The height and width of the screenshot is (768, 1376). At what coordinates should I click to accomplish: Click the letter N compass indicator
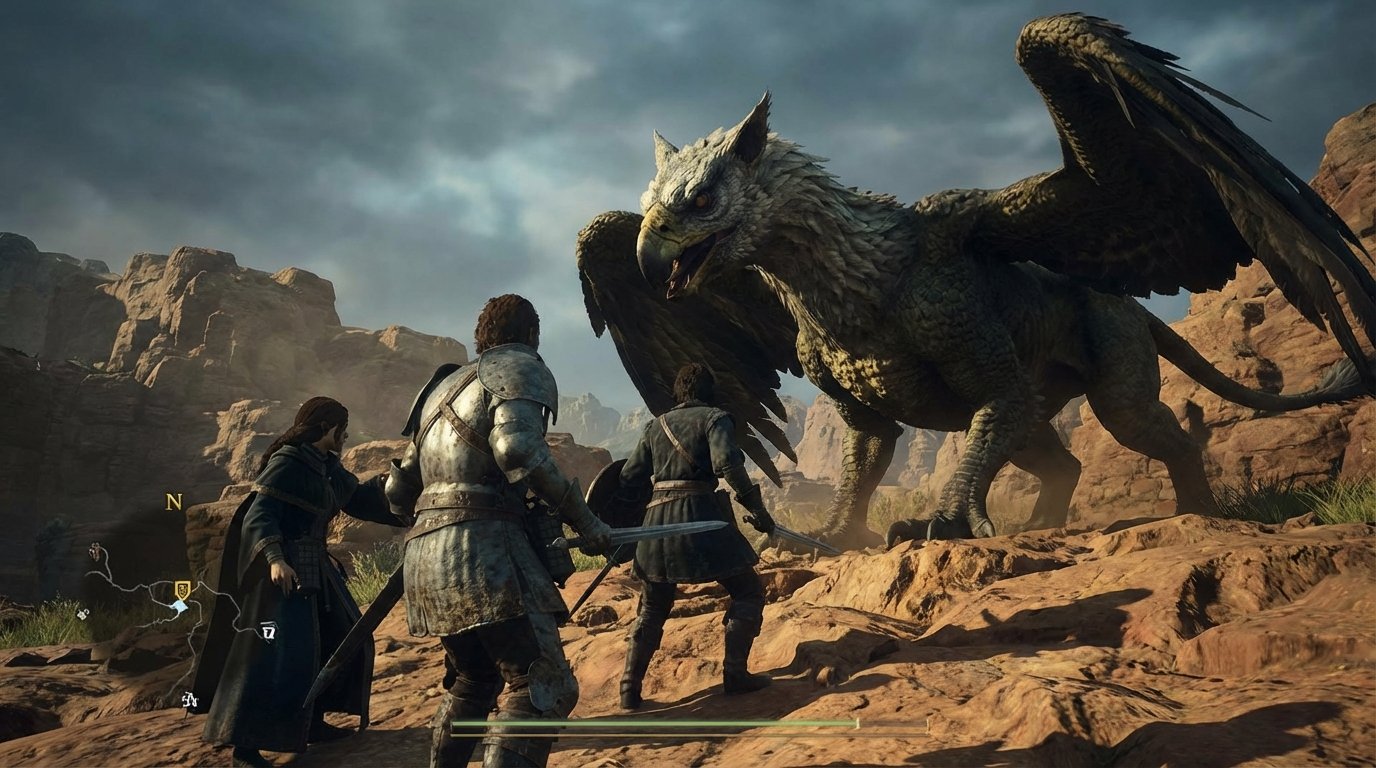pos(172,503)
